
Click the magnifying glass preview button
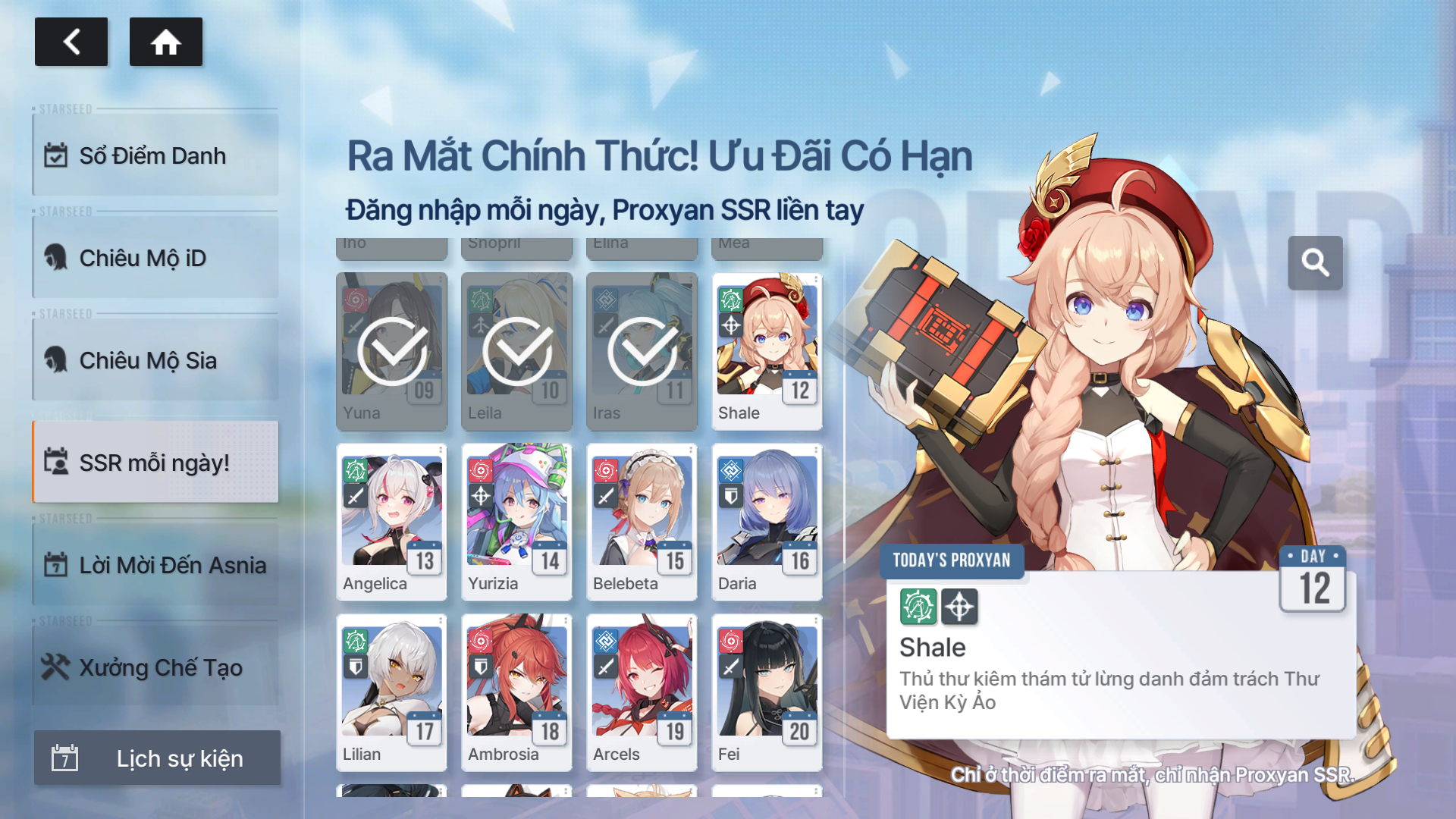(1315, 263)
